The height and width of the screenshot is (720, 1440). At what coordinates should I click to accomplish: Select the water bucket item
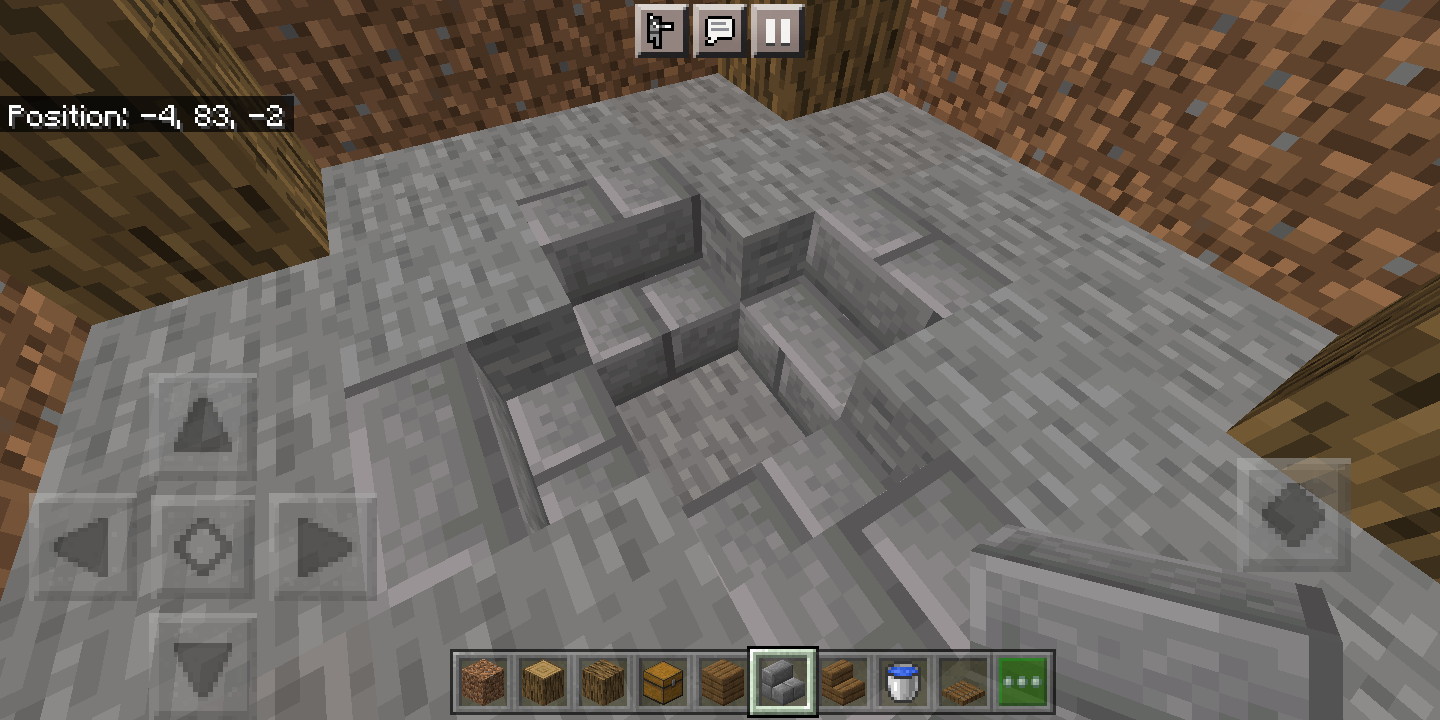pyautogui.click(x=903, y=684)
